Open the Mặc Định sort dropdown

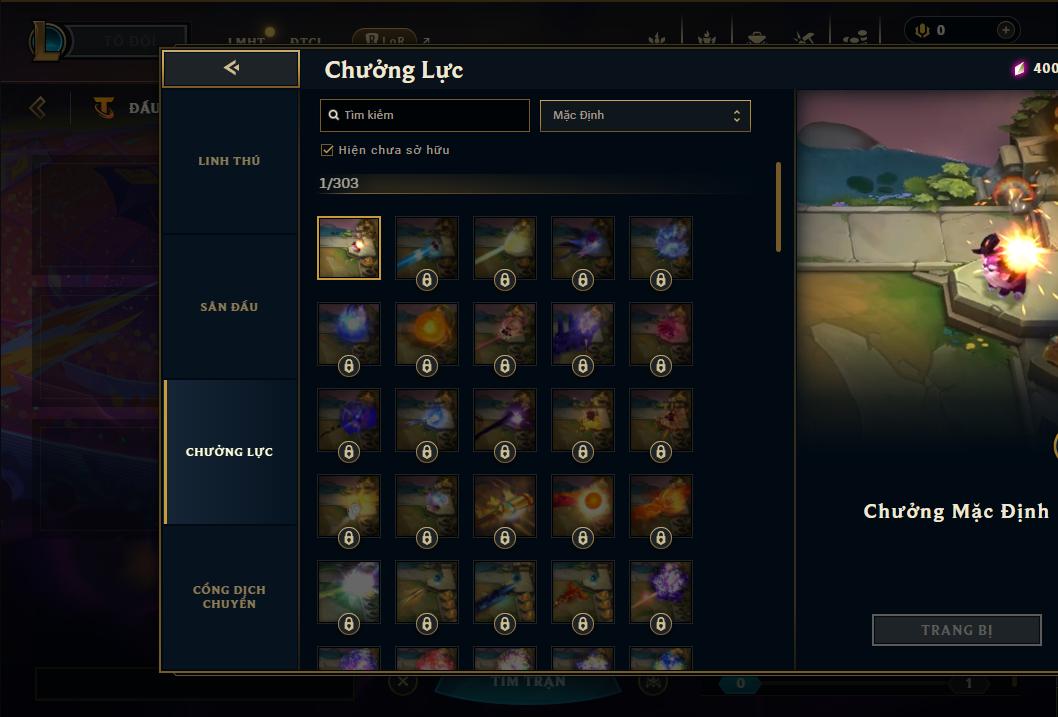click(x=645, y=115)
